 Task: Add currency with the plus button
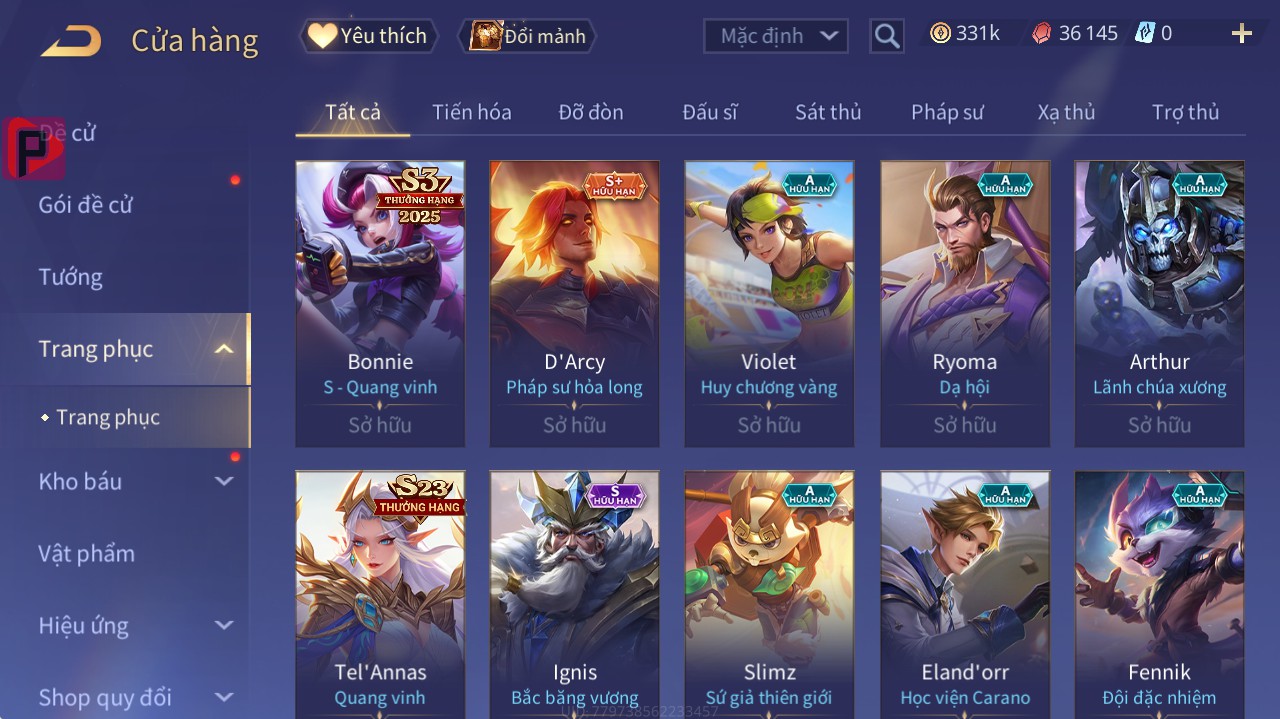click(1242, 34)
